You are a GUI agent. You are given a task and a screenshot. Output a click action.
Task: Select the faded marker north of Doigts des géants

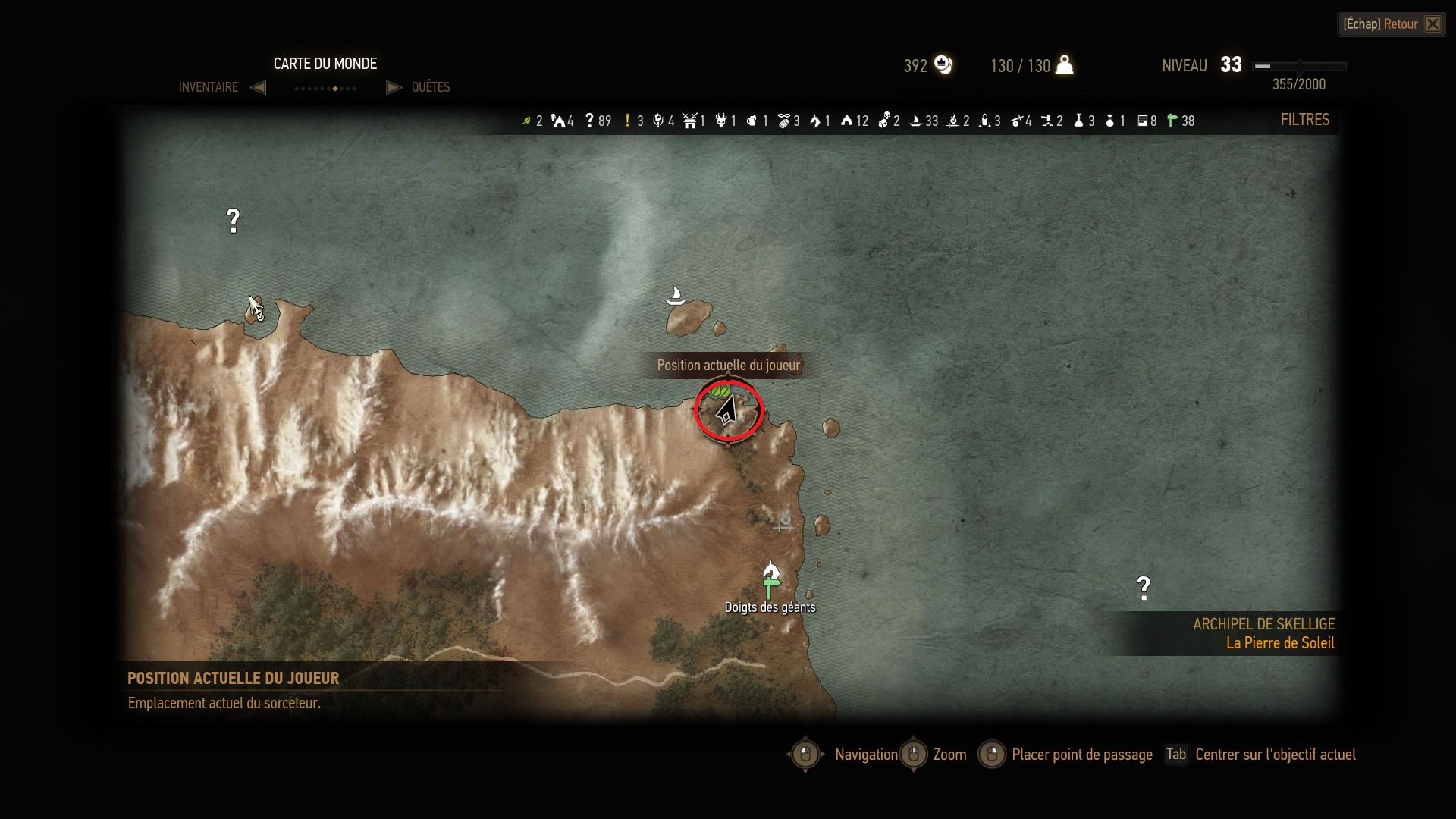point(785,520)
